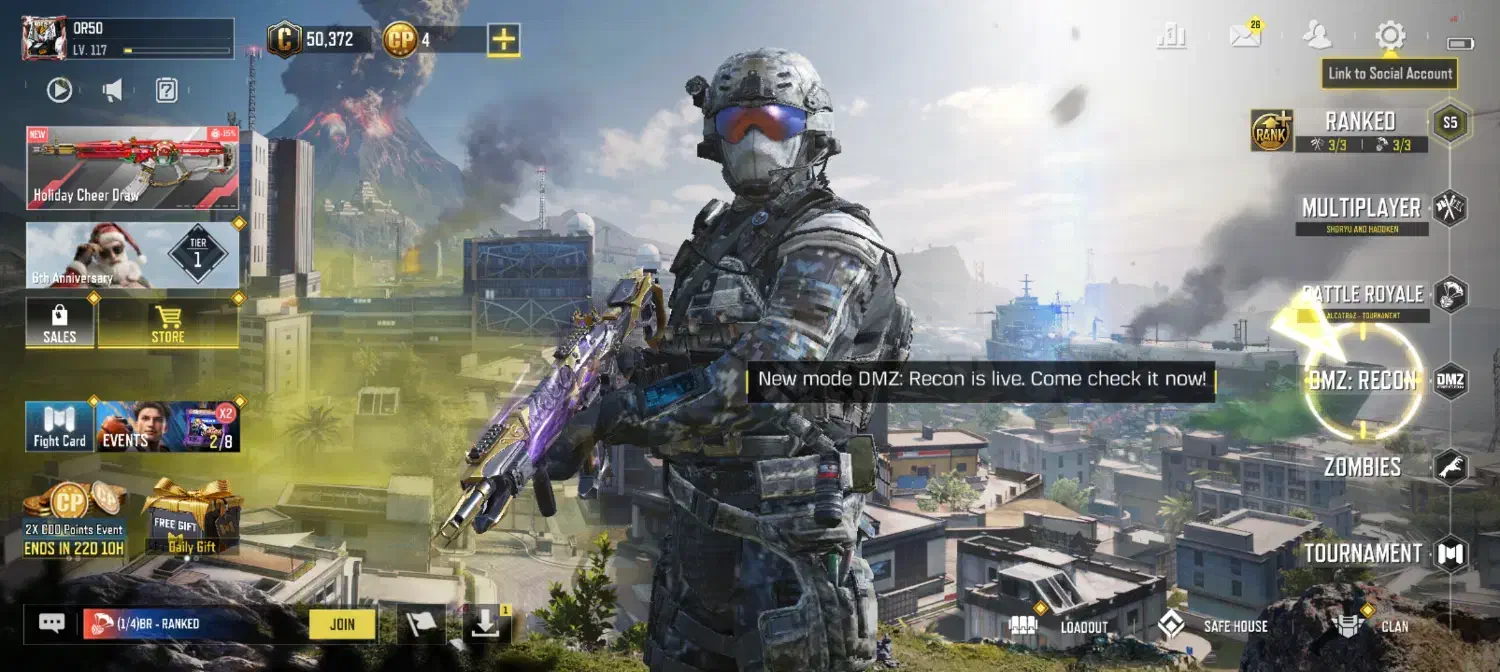Open the Ranked mode menu
Image resolution: width=1500 pixels, height=672 pixels.
click(x=1359, y=122)
